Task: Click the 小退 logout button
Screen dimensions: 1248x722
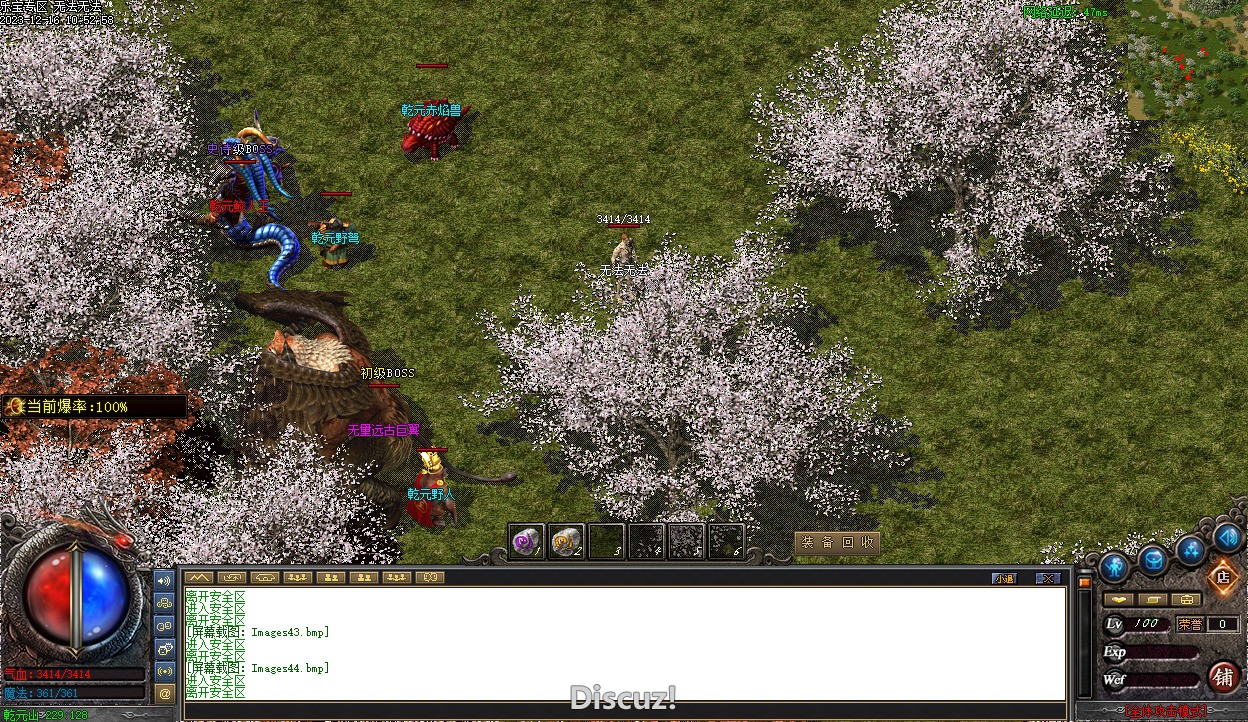Action: pyautogui.click(x=1004, y=578)
